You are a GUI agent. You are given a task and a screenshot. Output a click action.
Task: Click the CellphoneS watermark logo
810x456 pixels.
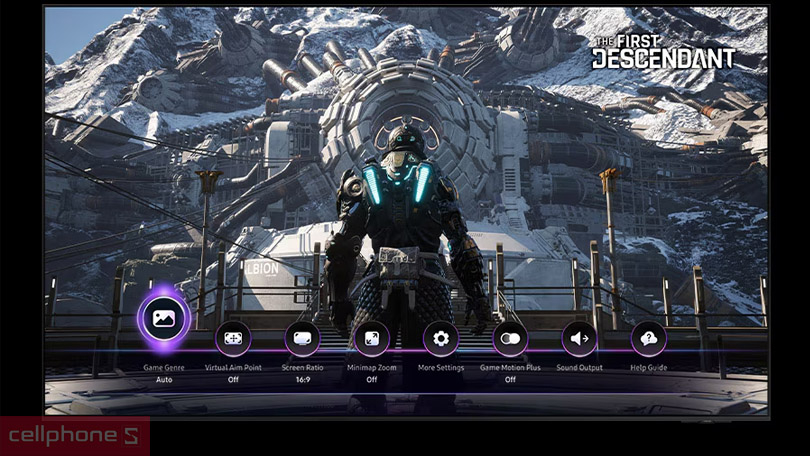coord(74,436)
